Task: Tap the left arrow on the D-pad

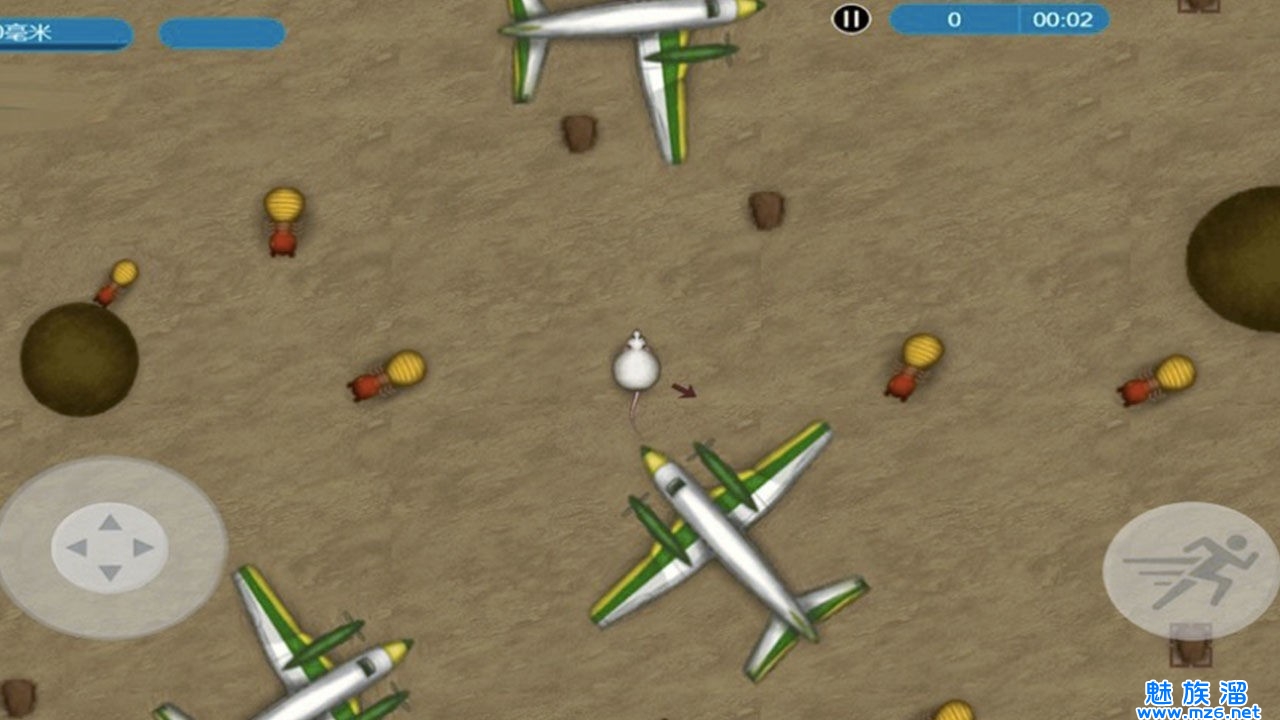Action: tap(76, 548)
